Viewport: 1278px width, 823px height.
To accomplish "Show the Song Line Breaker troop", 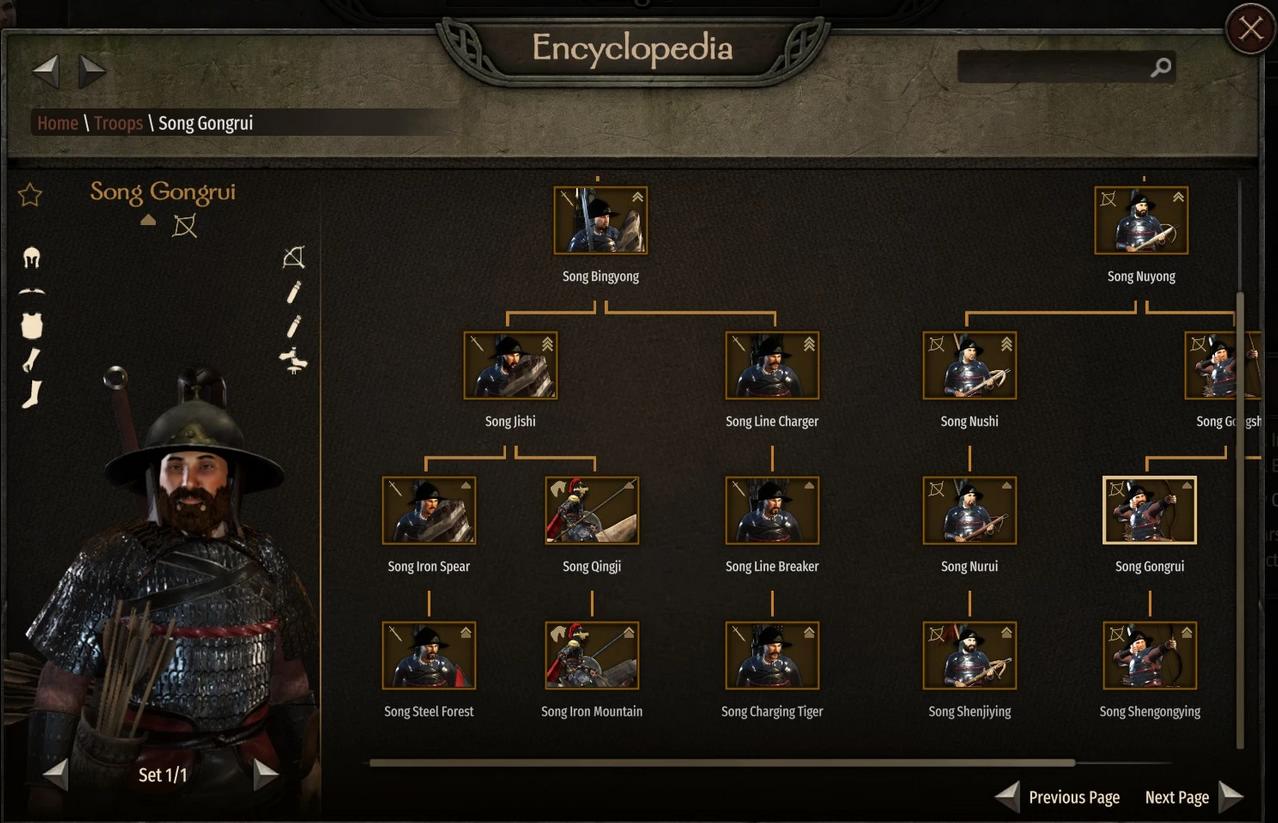I will coord(772,510).
